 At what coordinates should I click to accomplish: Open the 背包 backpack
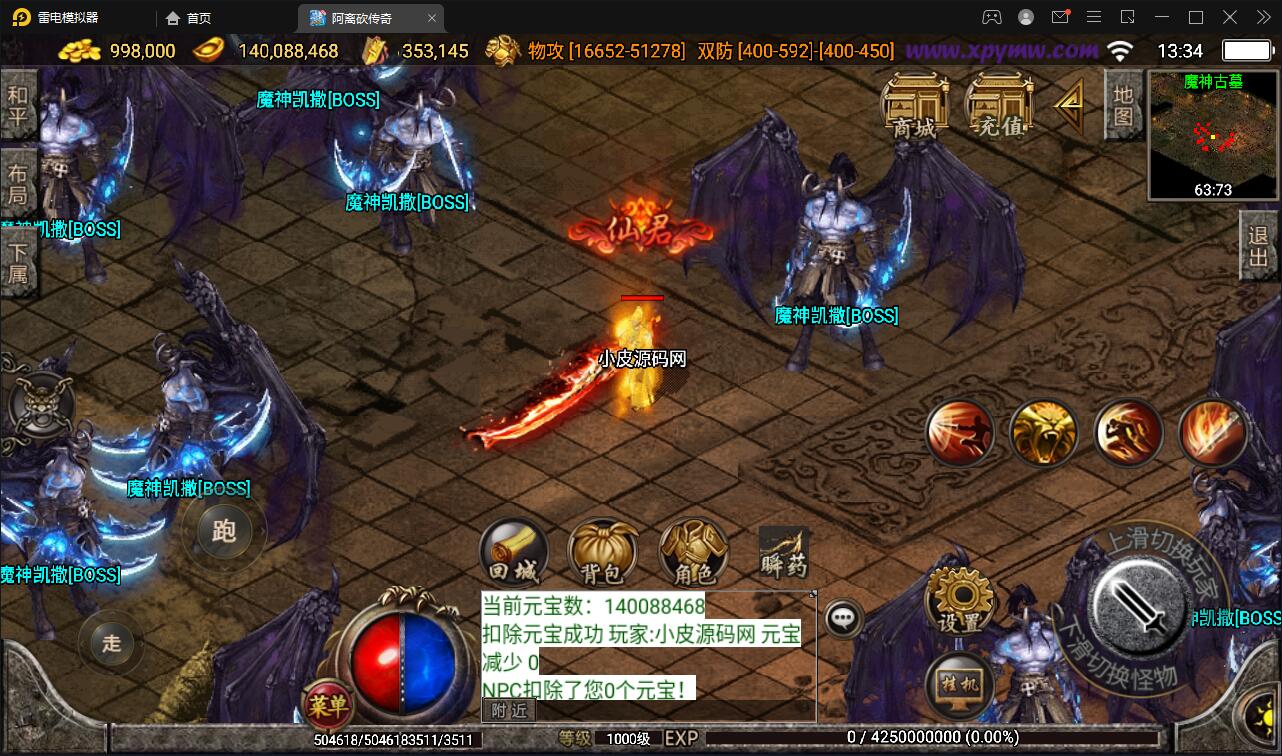pos(604,551)
